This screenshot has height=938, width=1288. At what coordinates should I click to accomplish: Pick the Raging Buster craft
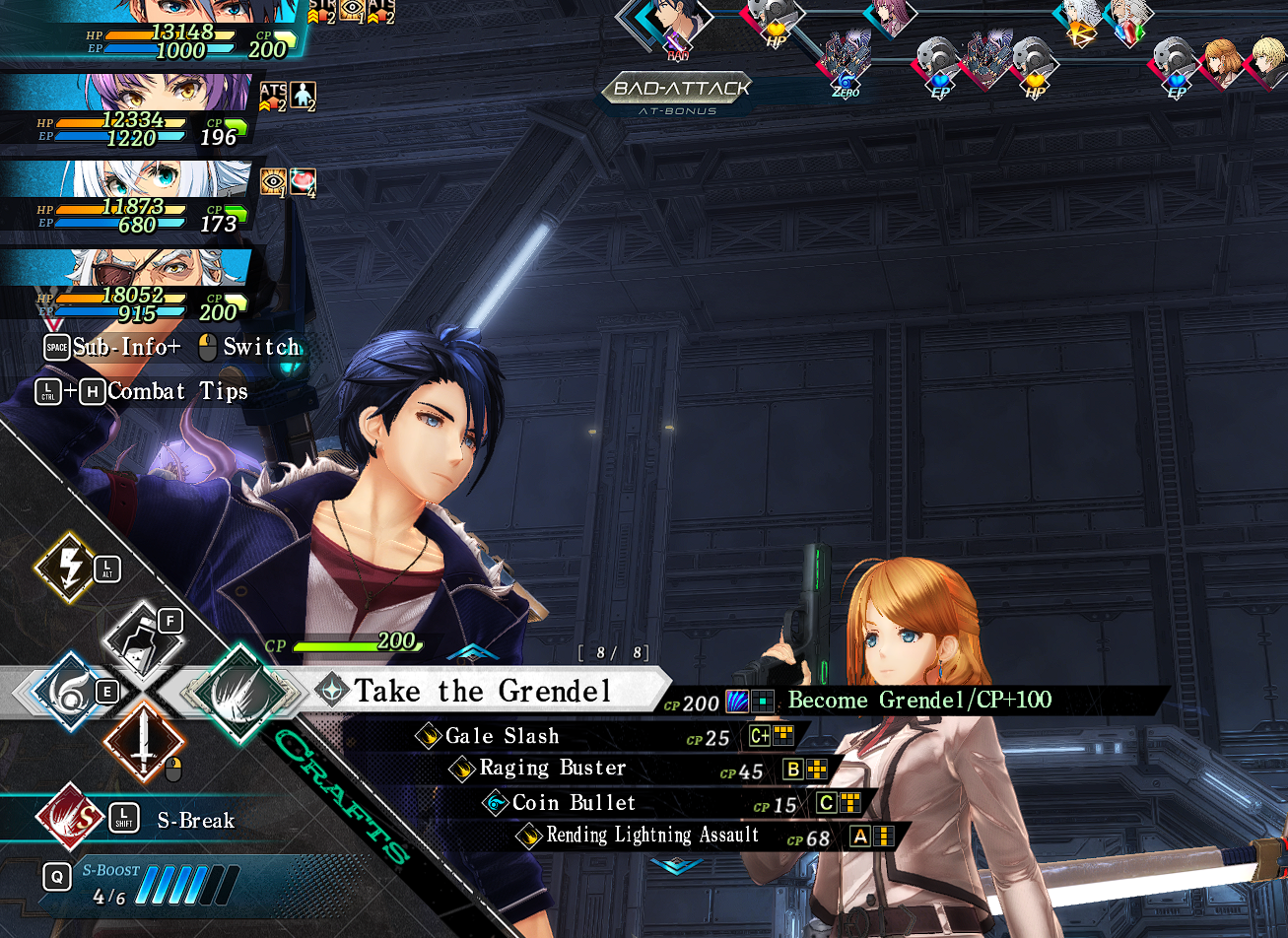coord(552,769)
